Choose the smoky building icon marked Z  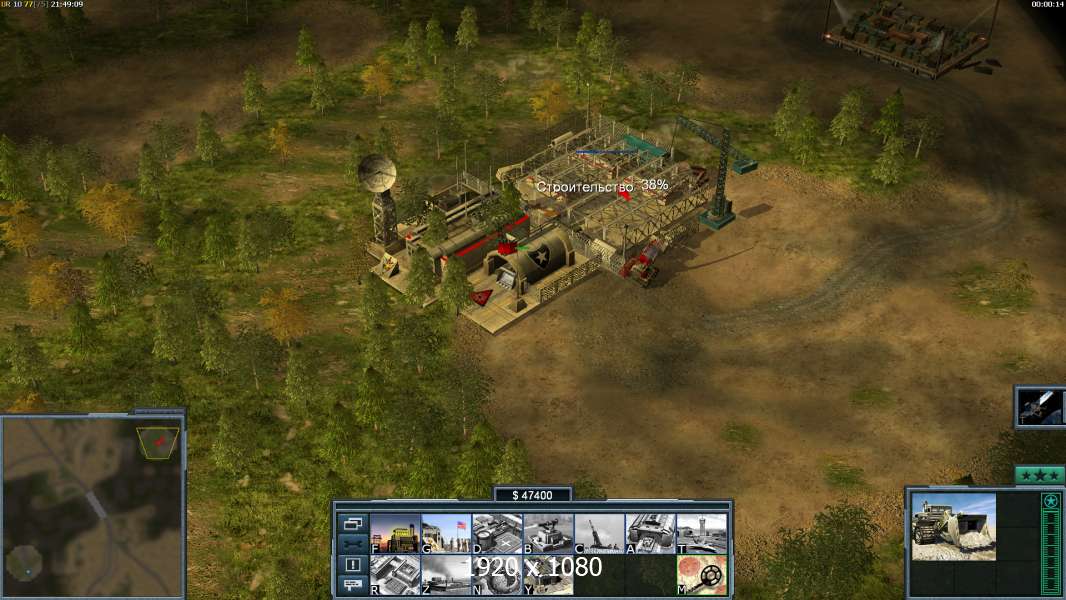point(446,575)
